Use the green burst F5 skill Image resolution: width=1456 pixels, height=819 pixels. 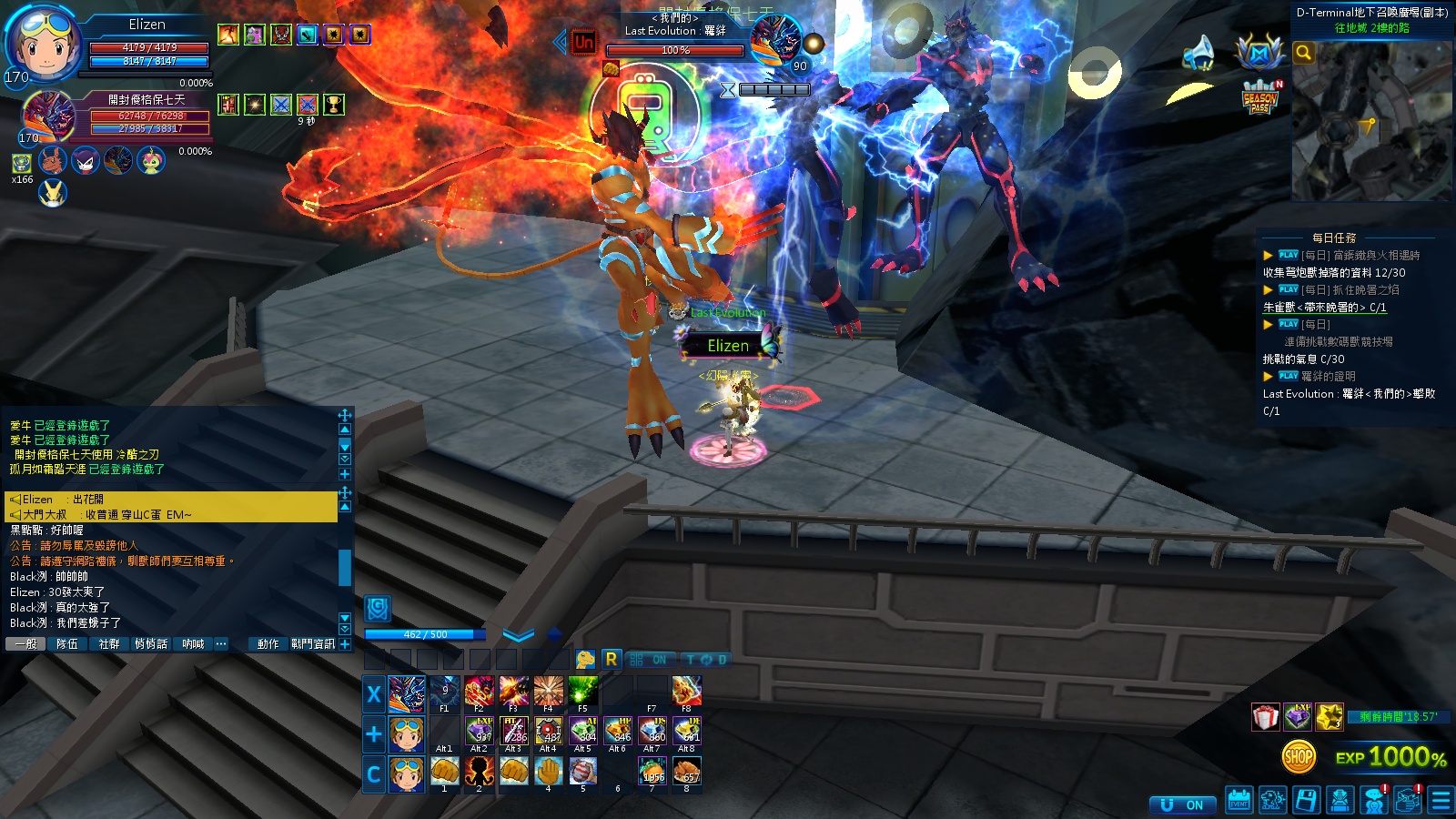(582, 692)
